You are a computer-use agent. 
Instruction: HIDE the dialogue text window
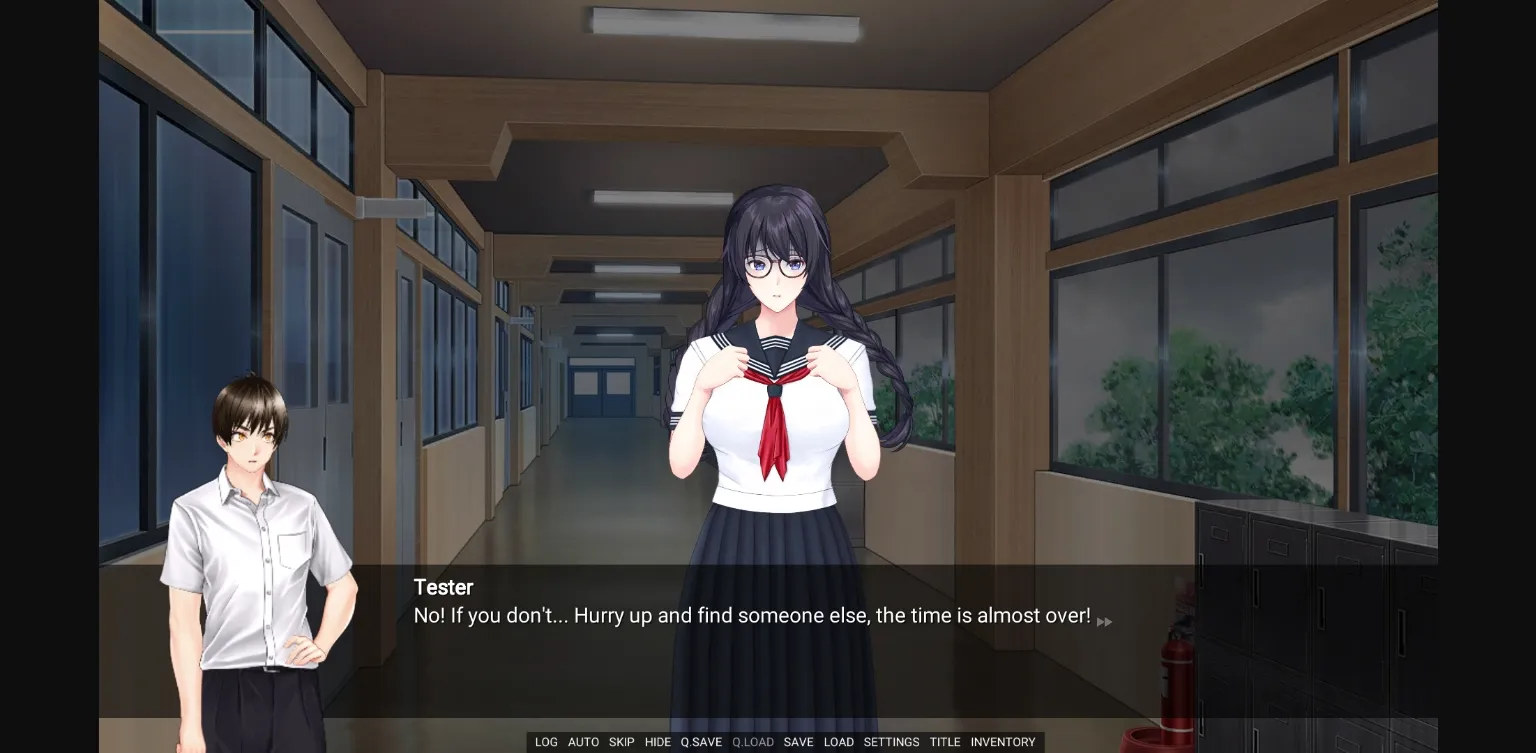[657, 742]
